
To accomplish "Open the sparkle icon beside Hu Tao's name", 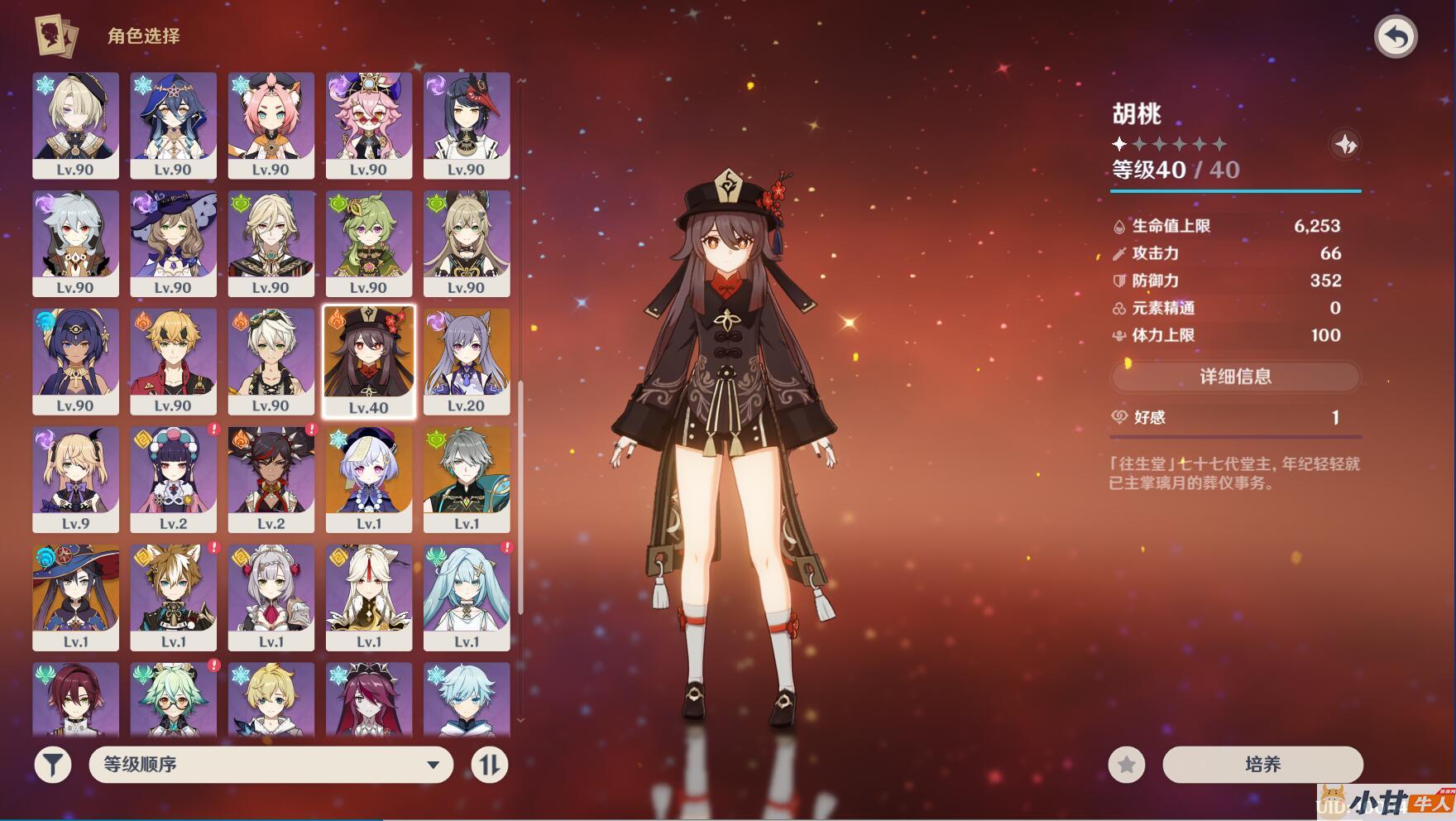I will click(x=1346, y=145).
